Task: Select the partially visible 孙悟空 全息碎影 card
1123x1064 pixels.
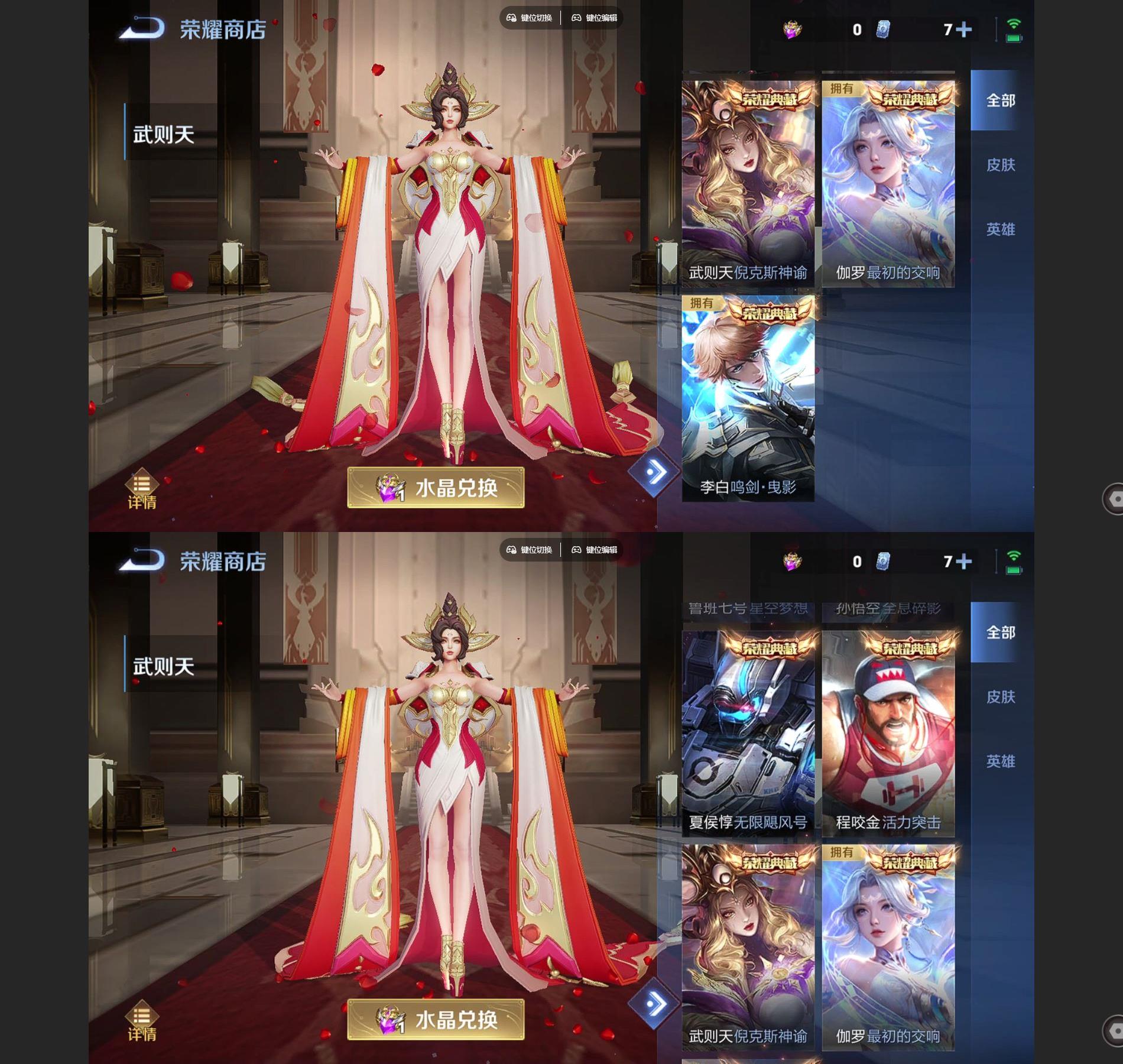Action: click(x=888, y=610)
